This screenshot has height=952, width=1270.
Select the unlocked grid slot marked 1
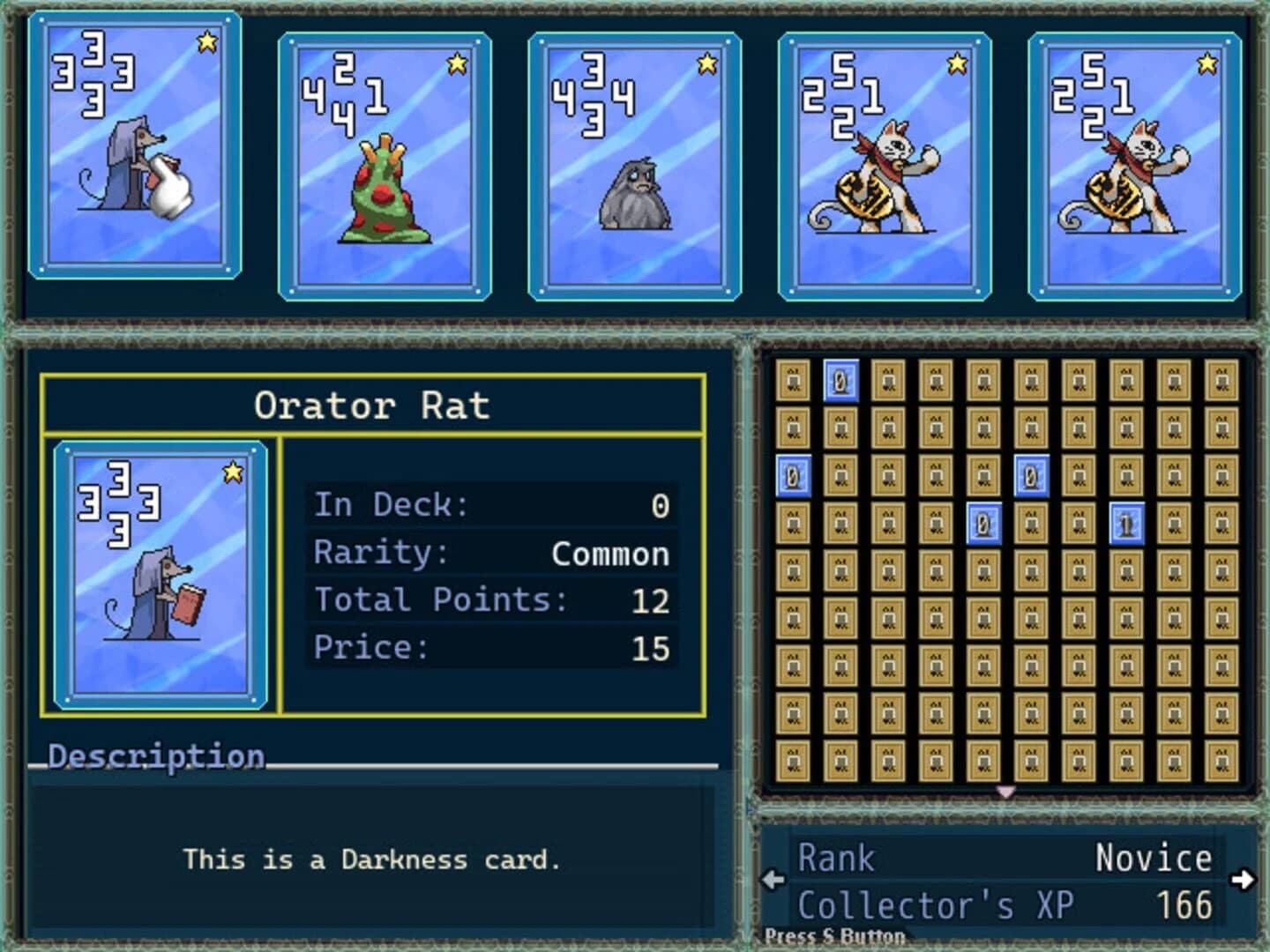click(x=1126, y=522)
